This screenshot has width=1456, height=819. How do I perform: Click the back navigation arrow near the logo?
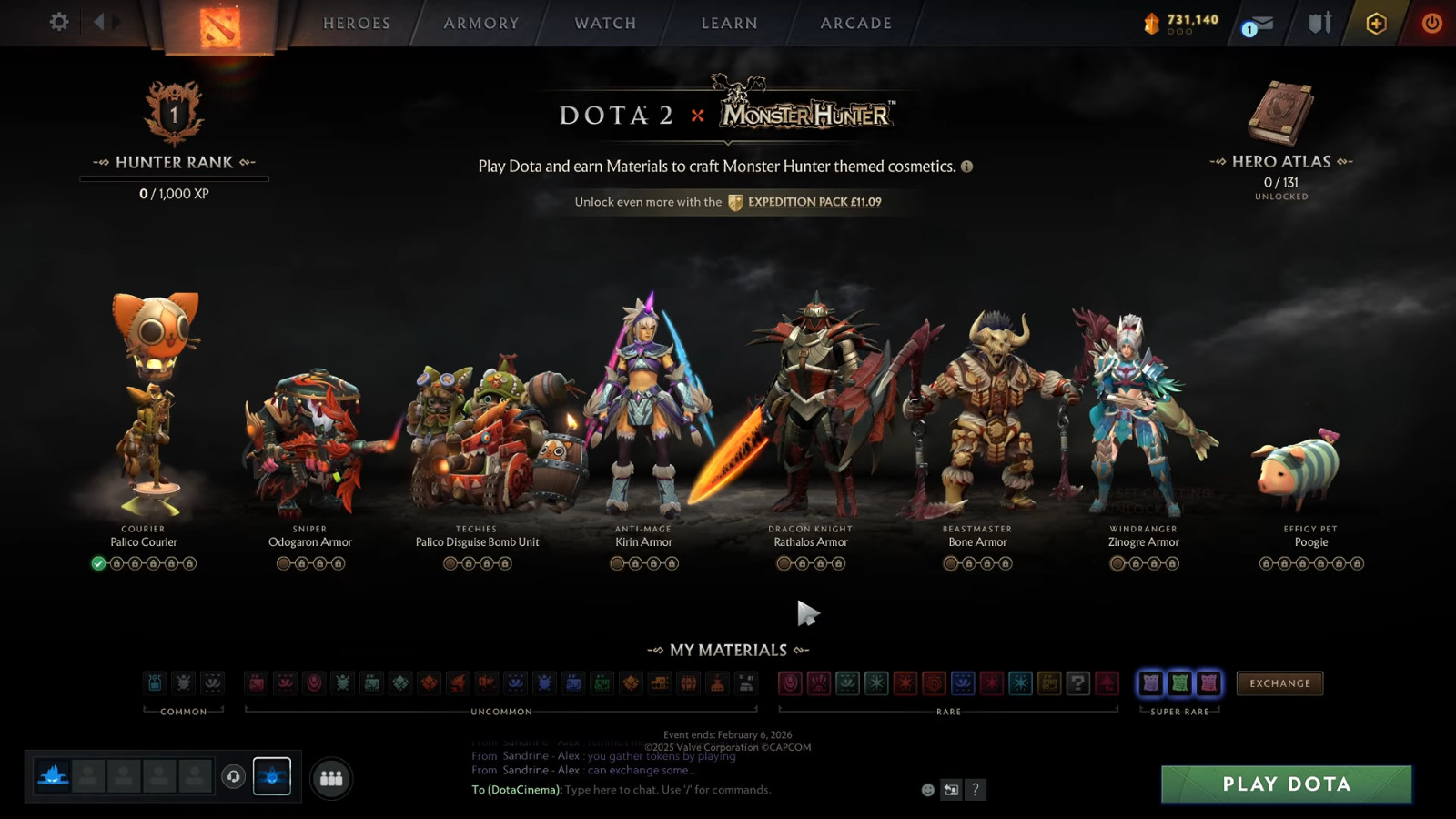[100, 21]
